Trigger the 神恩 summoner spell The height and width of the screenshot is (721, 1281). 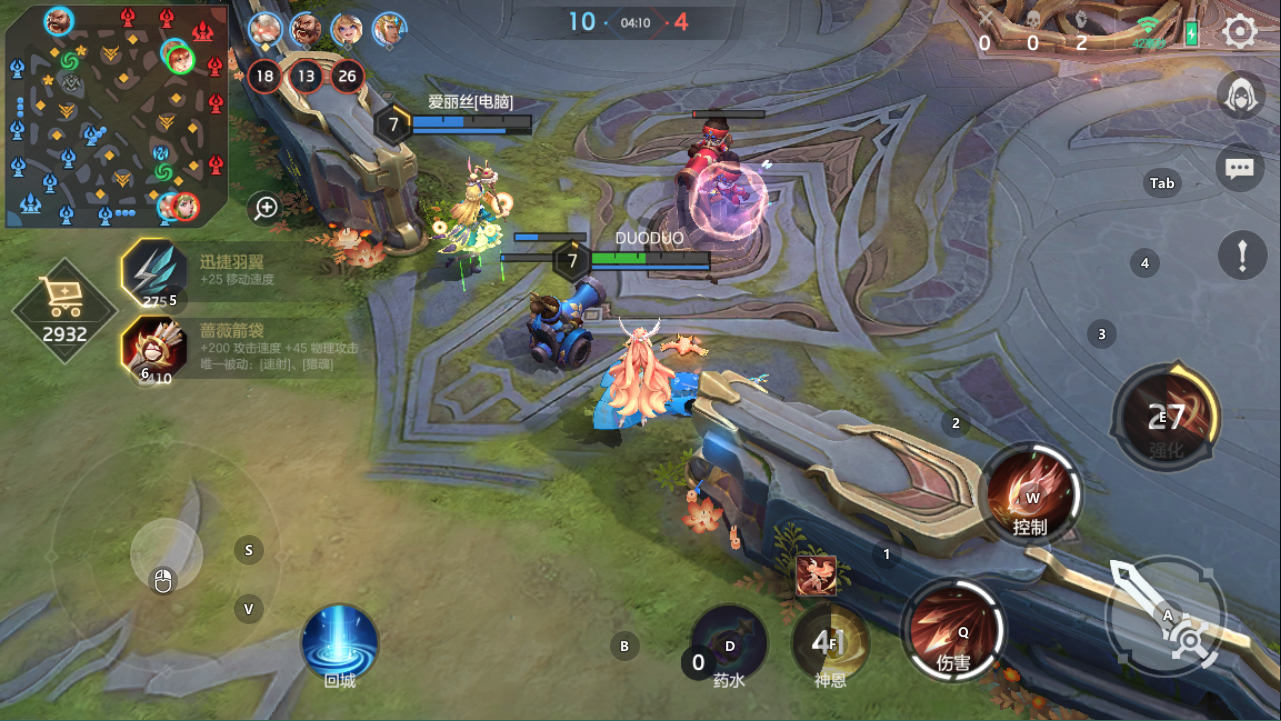[830, 643]
